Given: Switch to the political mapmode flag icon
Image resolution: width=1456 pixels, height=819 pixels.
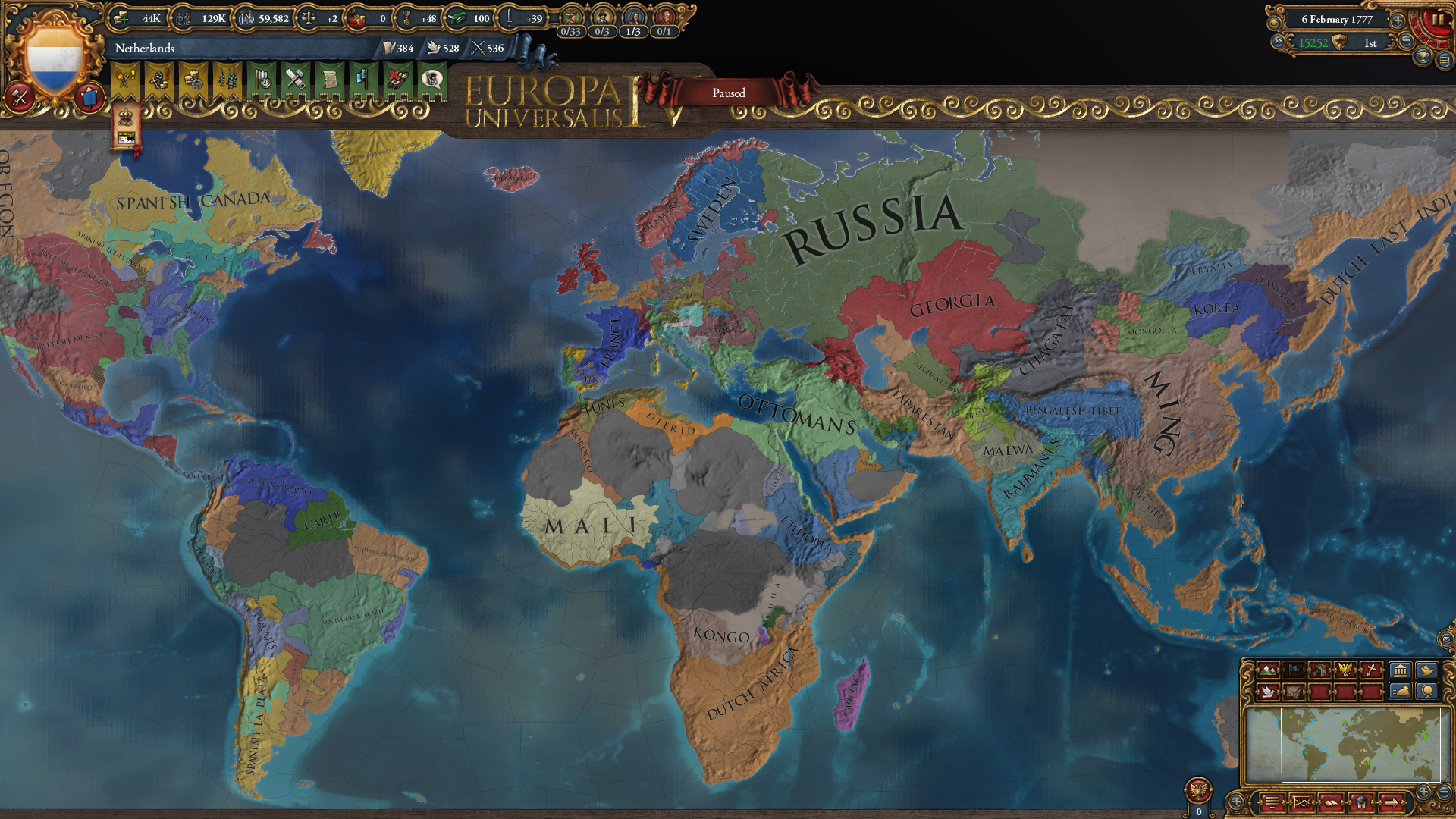Looking at the screenshot, I should coord(1294,670).
